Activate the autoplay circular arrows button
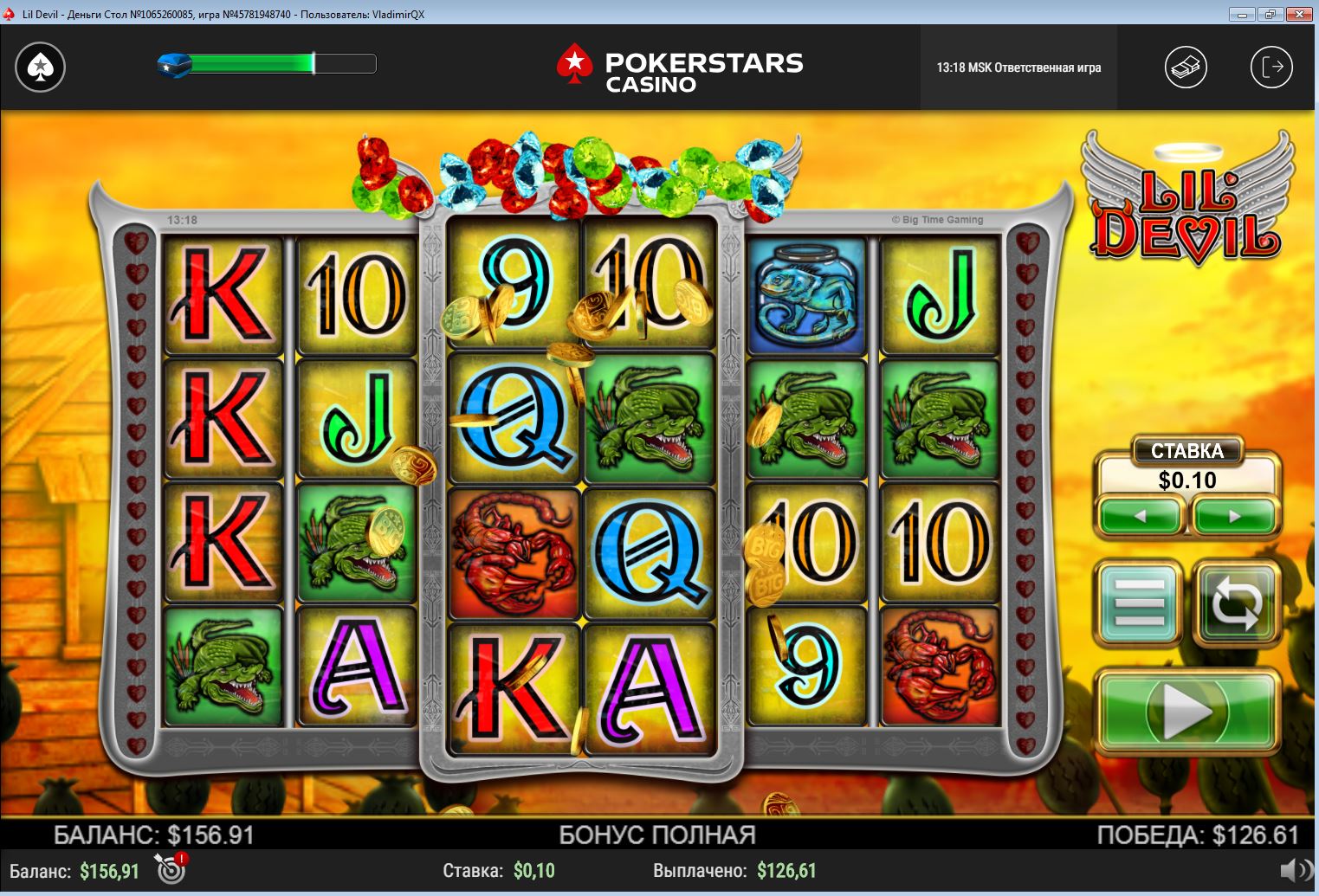 [x=1236, y=603]
